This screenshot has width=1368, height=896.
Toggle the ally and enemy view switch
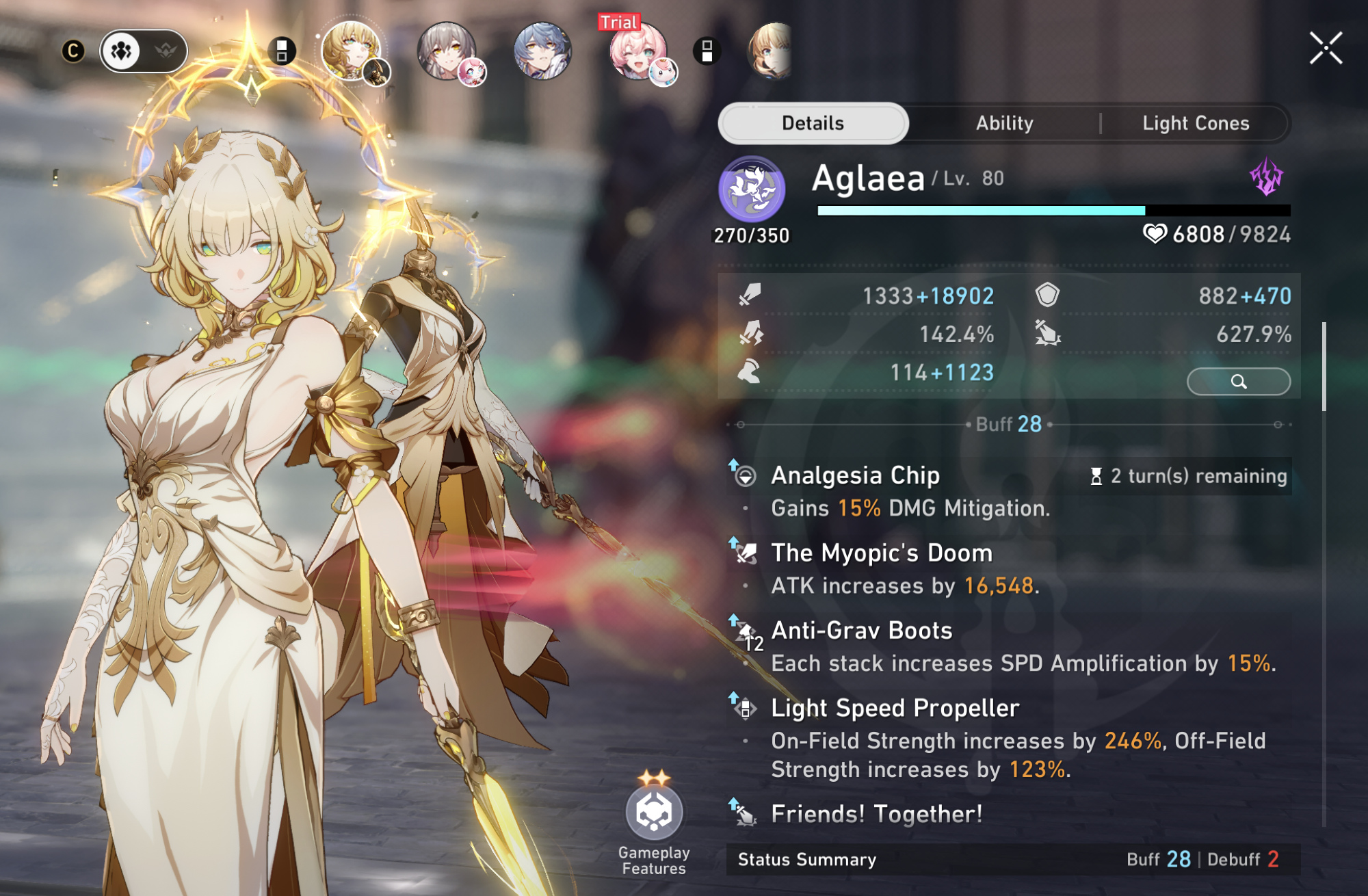click(x=144, y=51)
